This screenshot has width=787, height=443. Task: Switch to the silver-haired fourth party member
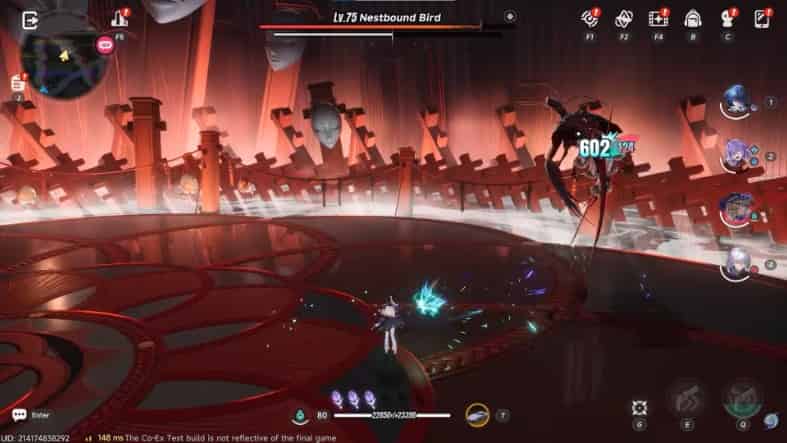coord(737,264)
